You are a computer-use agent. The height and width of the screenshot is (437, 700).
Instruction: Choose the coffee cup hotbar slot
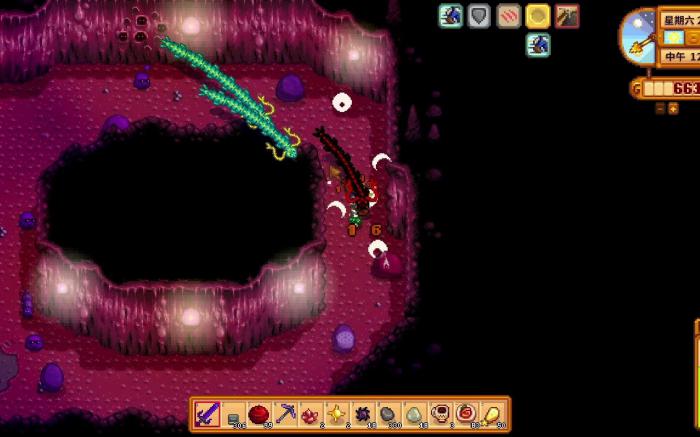[x=439, y=414]
